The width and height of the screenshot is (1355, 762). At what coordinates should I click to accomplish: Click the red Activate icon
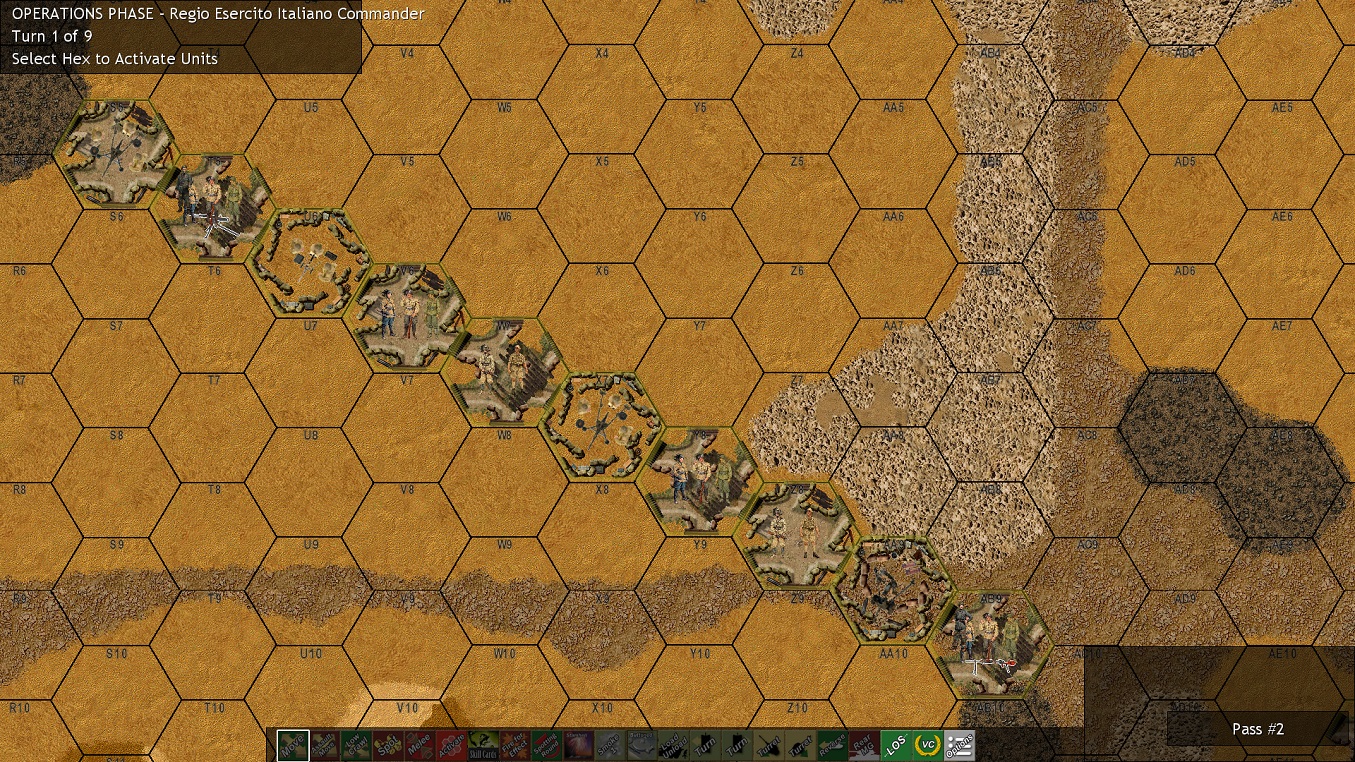click(454, 744)
